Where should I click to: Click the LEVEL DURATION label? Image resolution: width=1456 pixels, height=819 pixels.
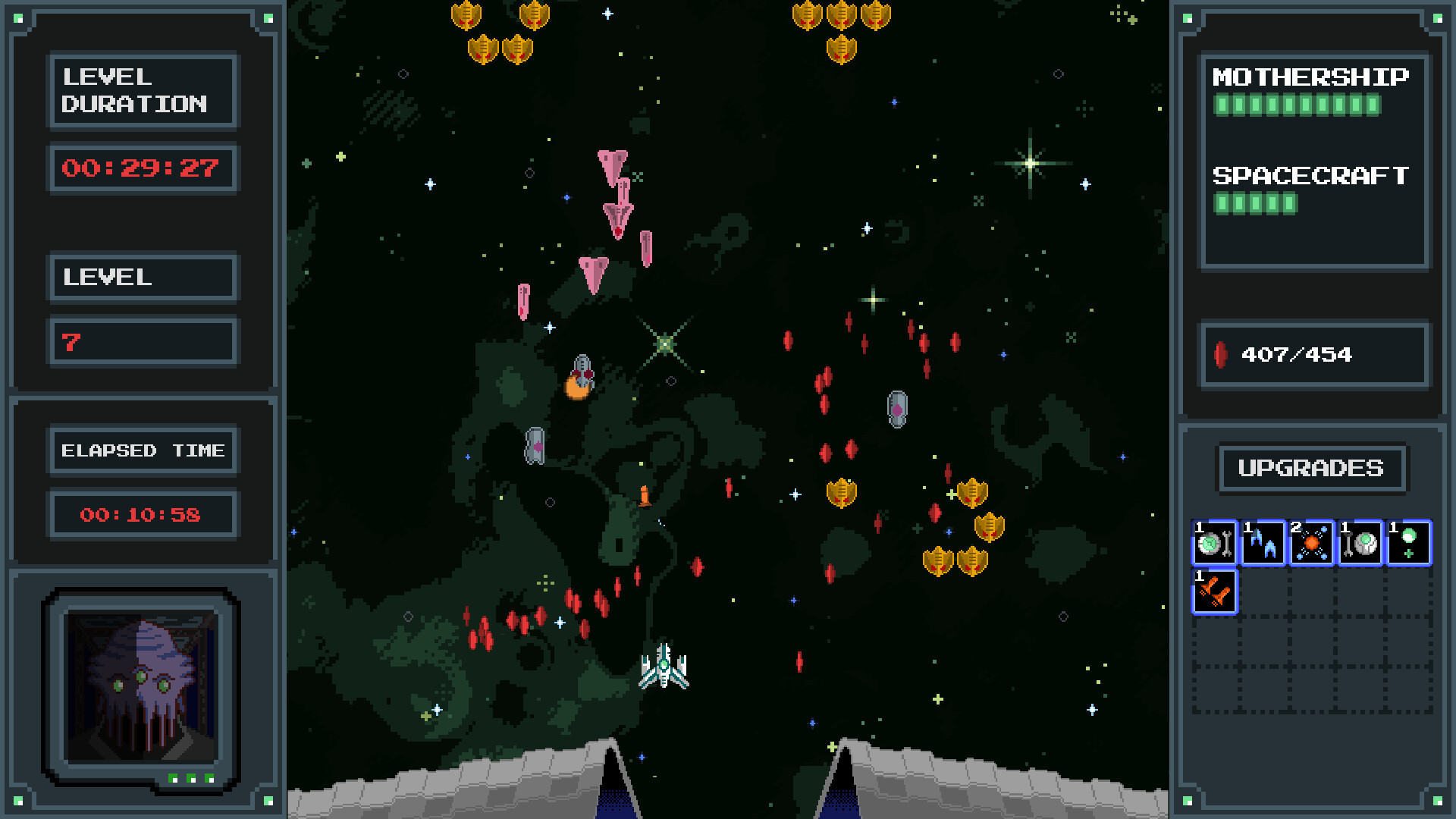pos(143,91)
